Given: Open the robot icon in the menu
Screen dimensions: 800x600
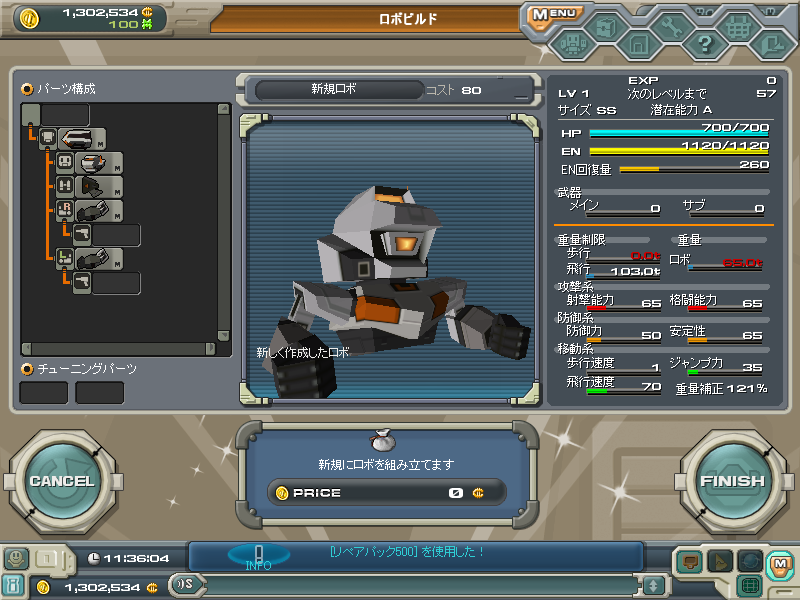Looking at the screenshot, I should 573,44.
